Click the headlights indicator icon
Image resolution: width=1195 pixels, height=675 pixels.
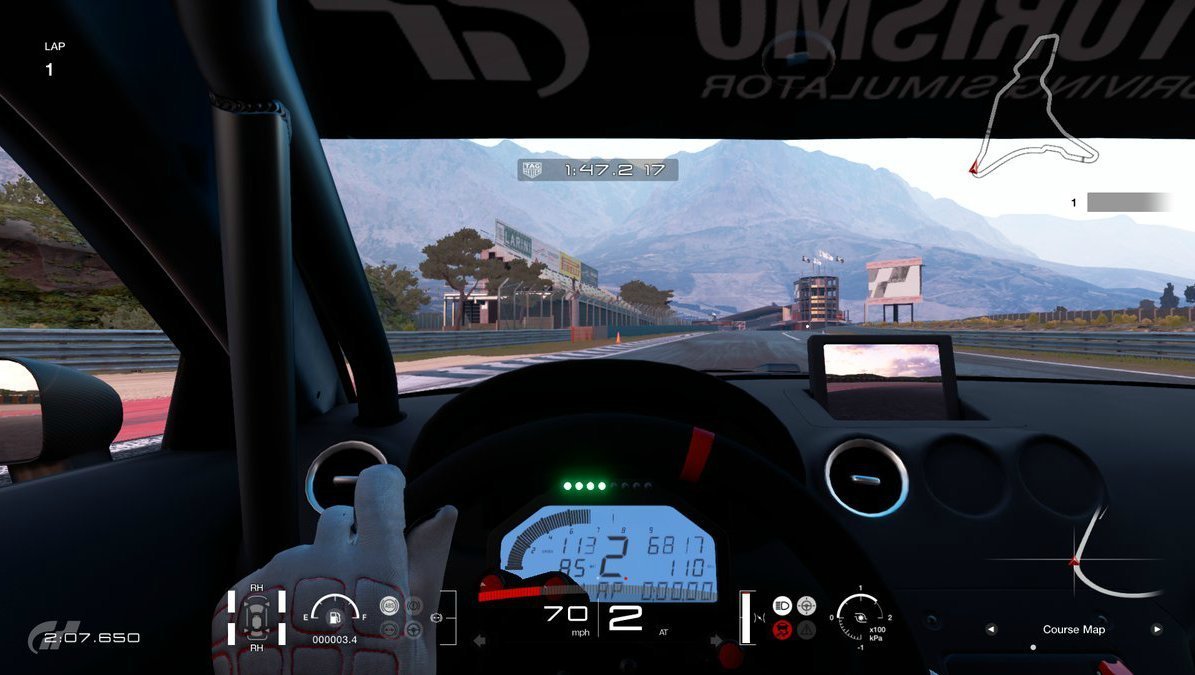coord(783,605)
